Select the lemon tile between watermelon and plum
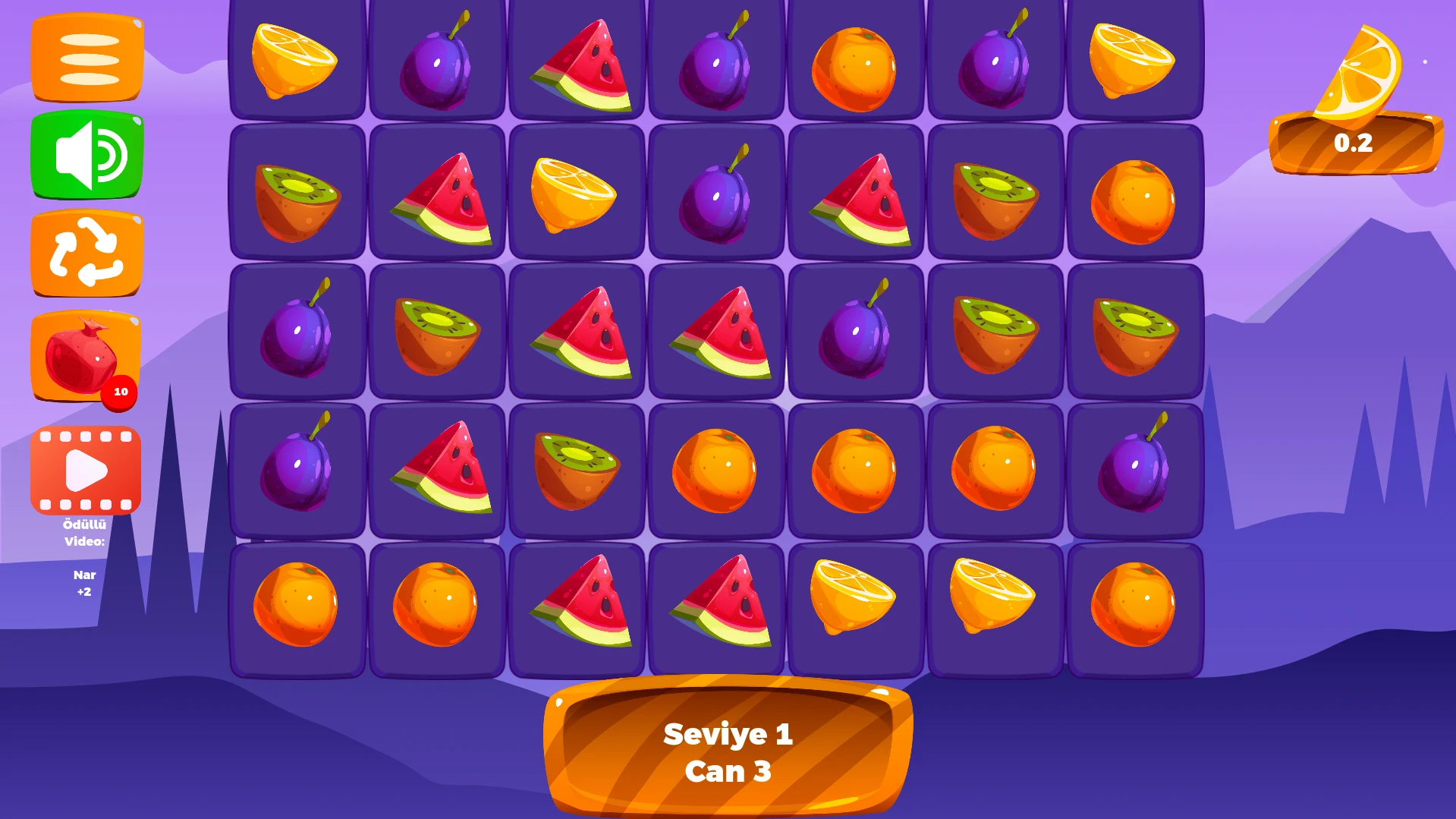The height and width of the screenshot is (819, 1456). (576, 194)
